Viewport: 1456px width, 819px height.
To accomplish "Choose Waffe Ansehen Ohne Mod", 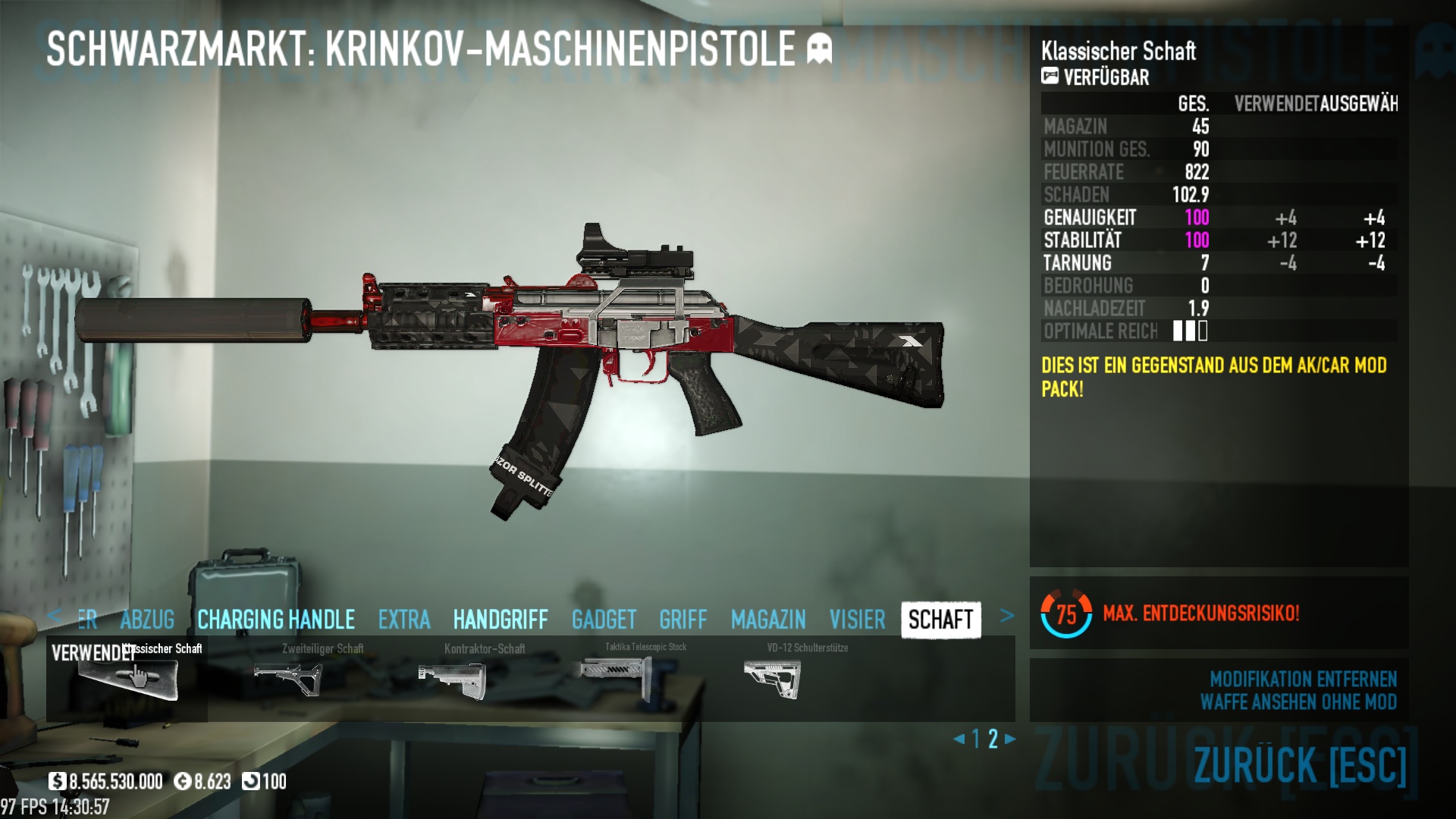I will coord(1298,702).
